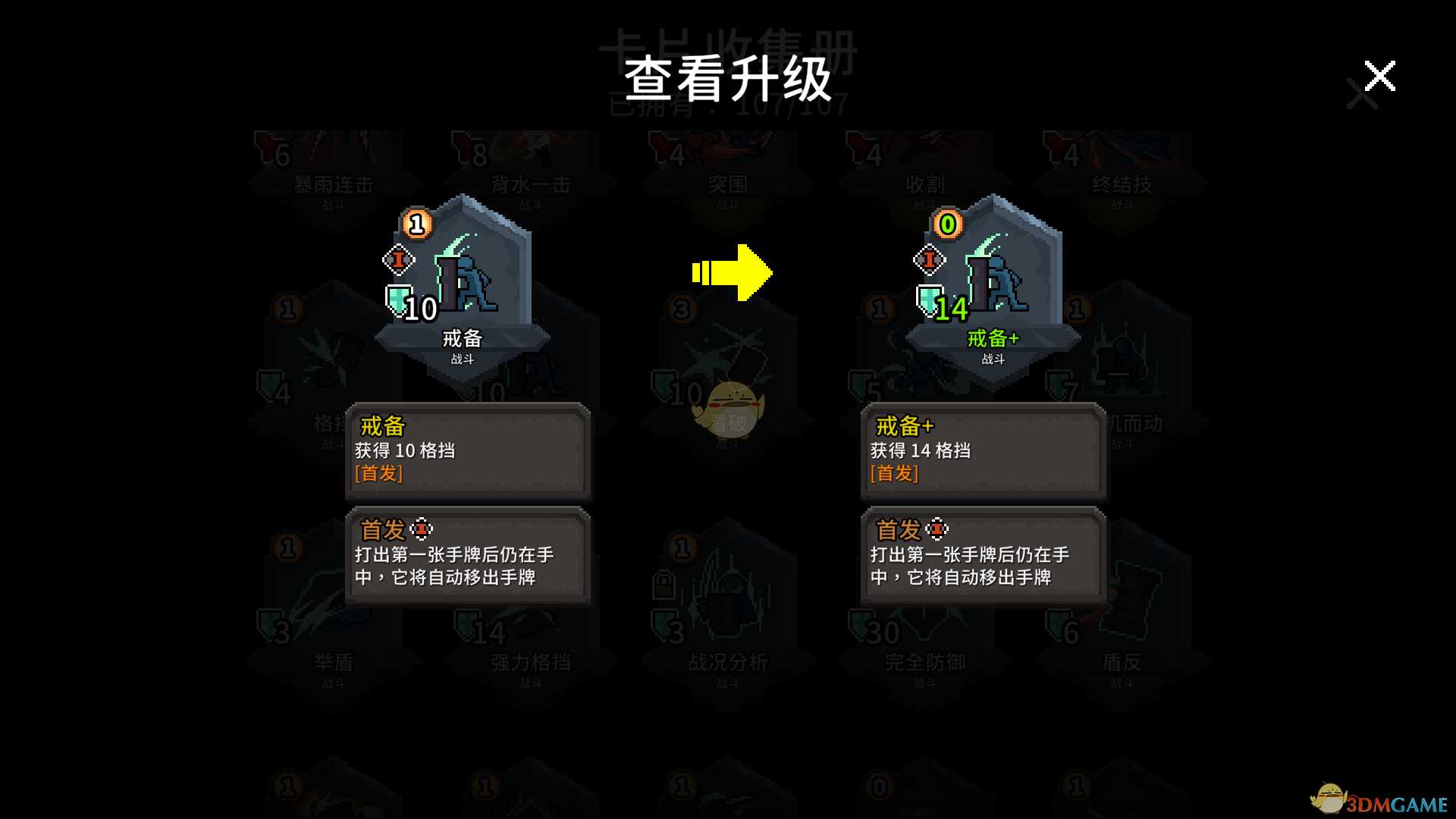Open the 戒备 description box
This screenshot has height=819, width=1456.
468,451
